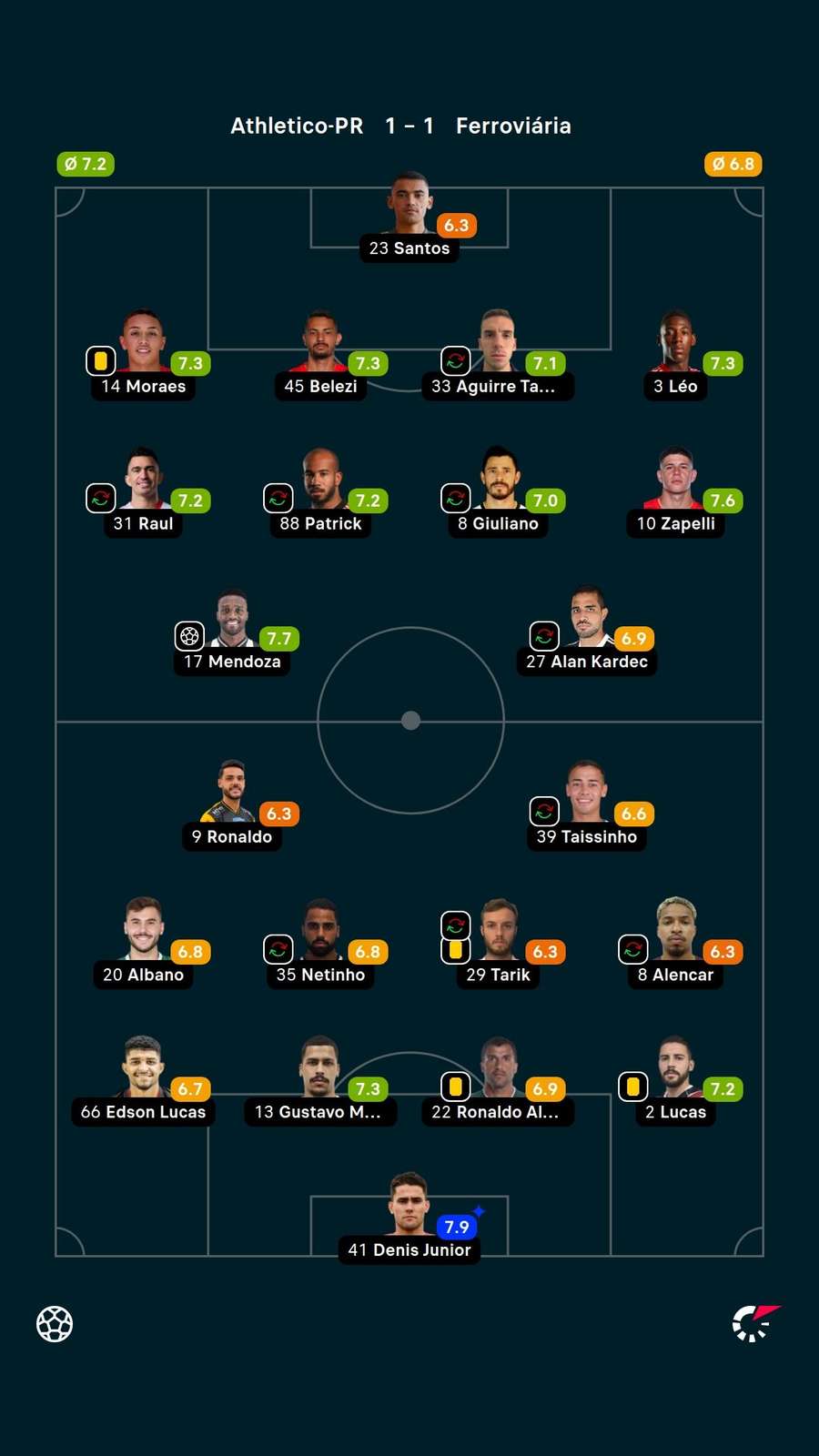Open defender 66 Edson Lucas
The height and width of the screenshot is (1456, 819).
click(143, 1069)
